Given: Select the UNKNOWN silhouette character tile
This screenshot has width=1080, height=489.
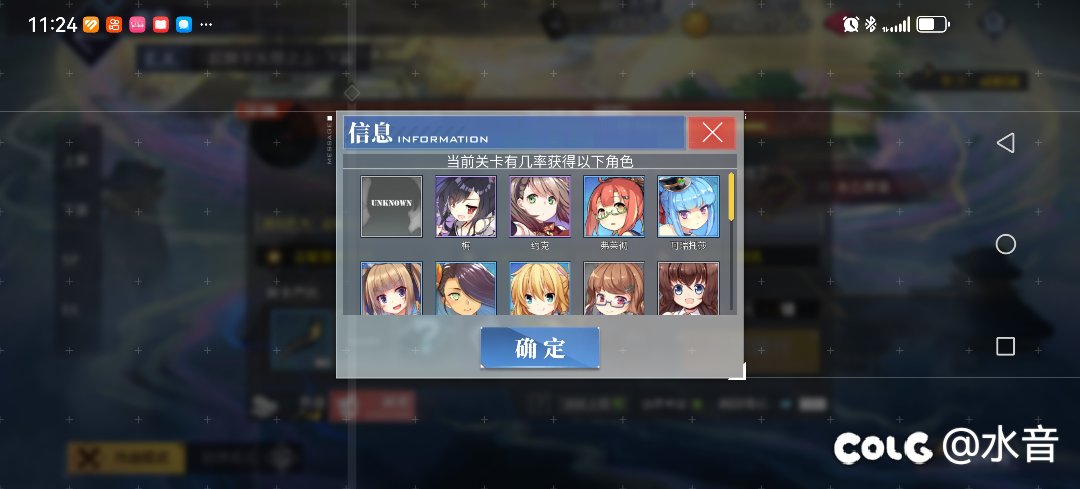Looking at the screenshot, I should point(391,206).
